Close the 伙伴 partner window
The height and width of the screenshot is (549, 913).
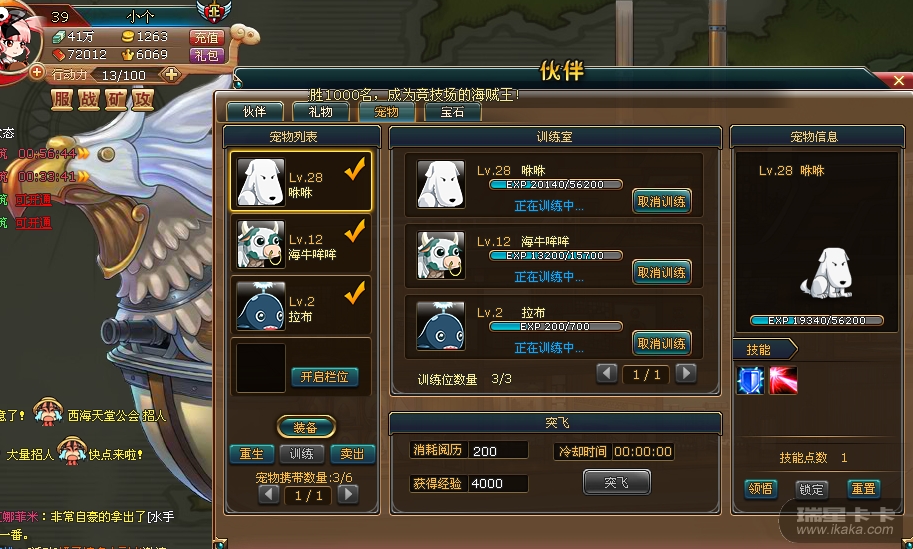point(900,81)
